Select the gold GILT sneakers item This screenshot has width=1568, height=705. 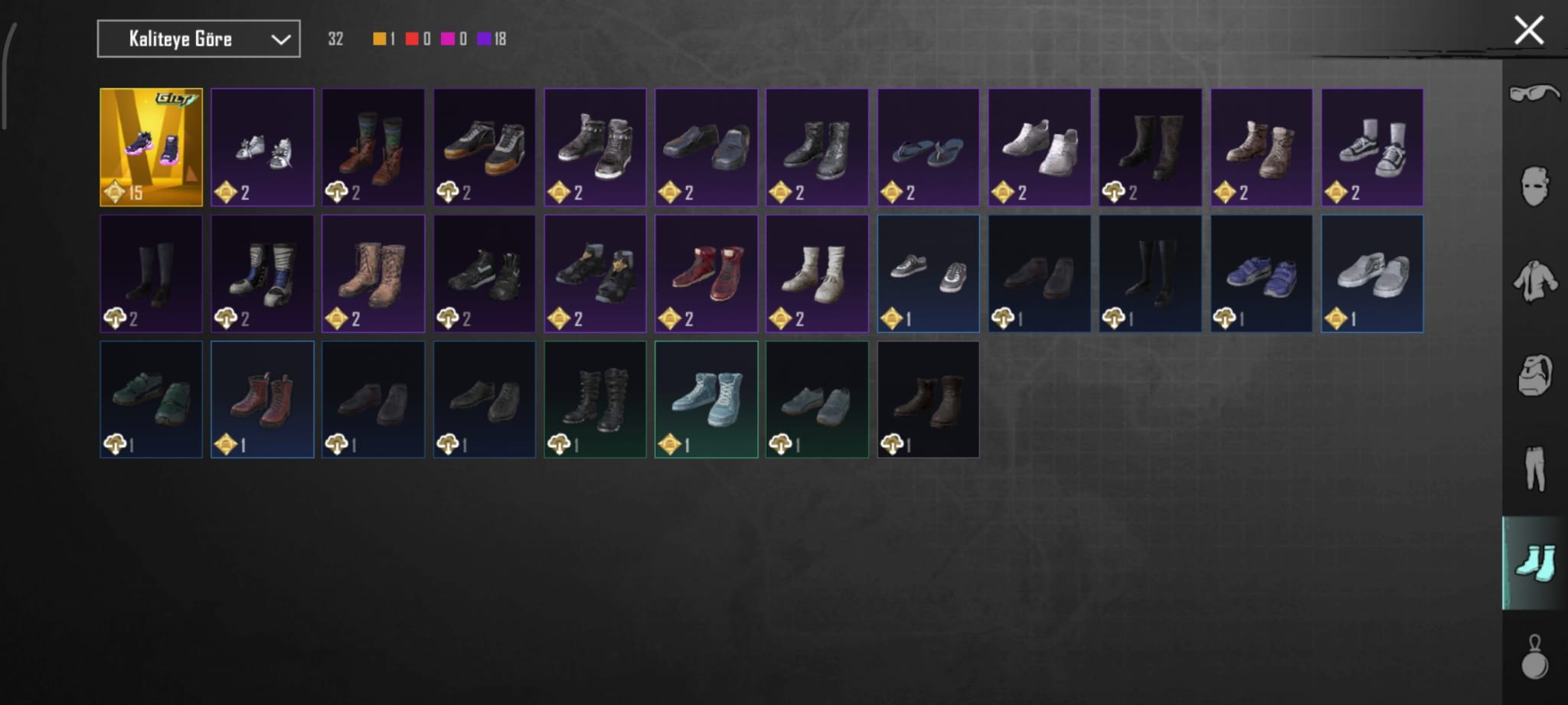151,147
